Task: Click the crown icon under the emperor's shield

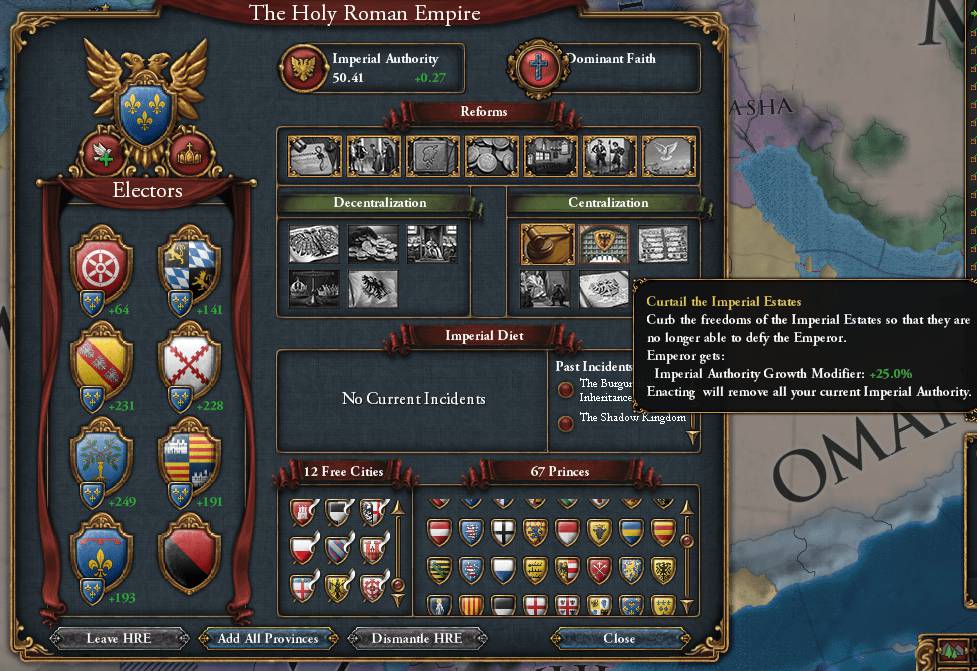Action: (x=188, y=153)
